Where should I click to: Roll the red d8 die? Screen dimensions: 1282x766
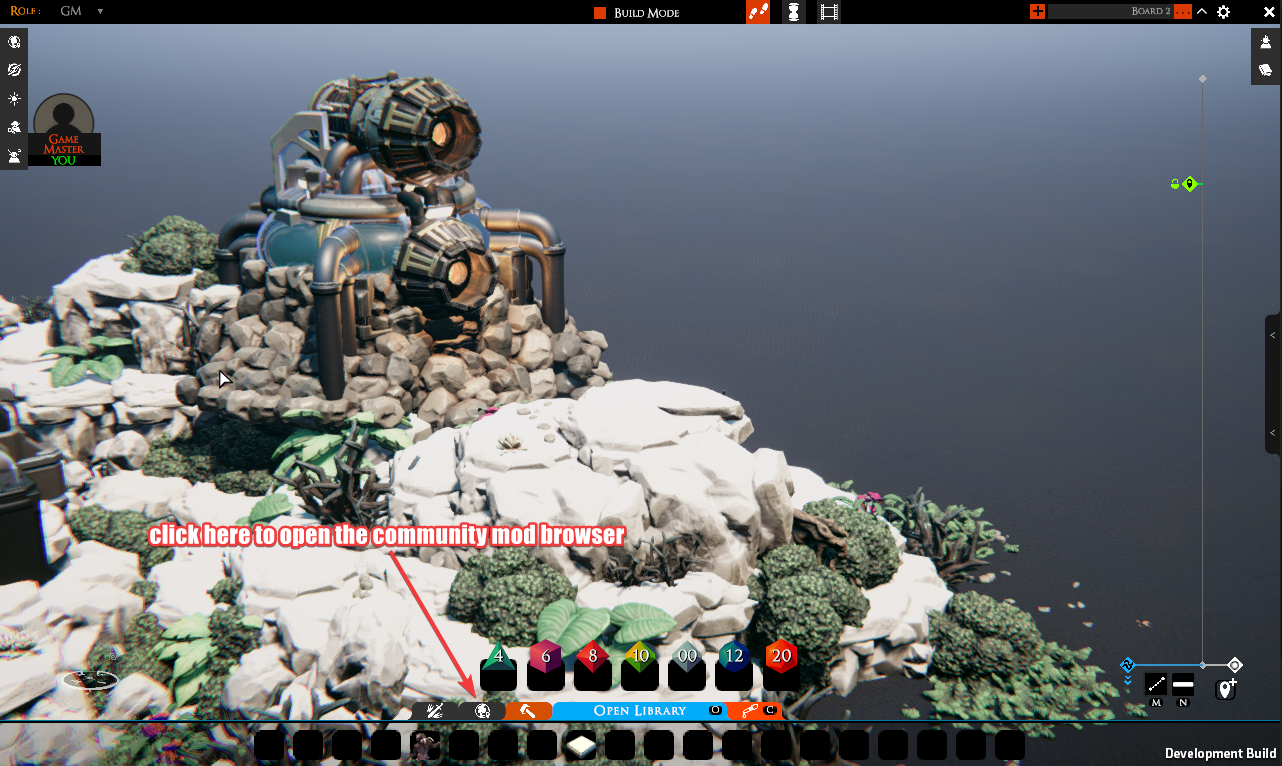(592, 667)
